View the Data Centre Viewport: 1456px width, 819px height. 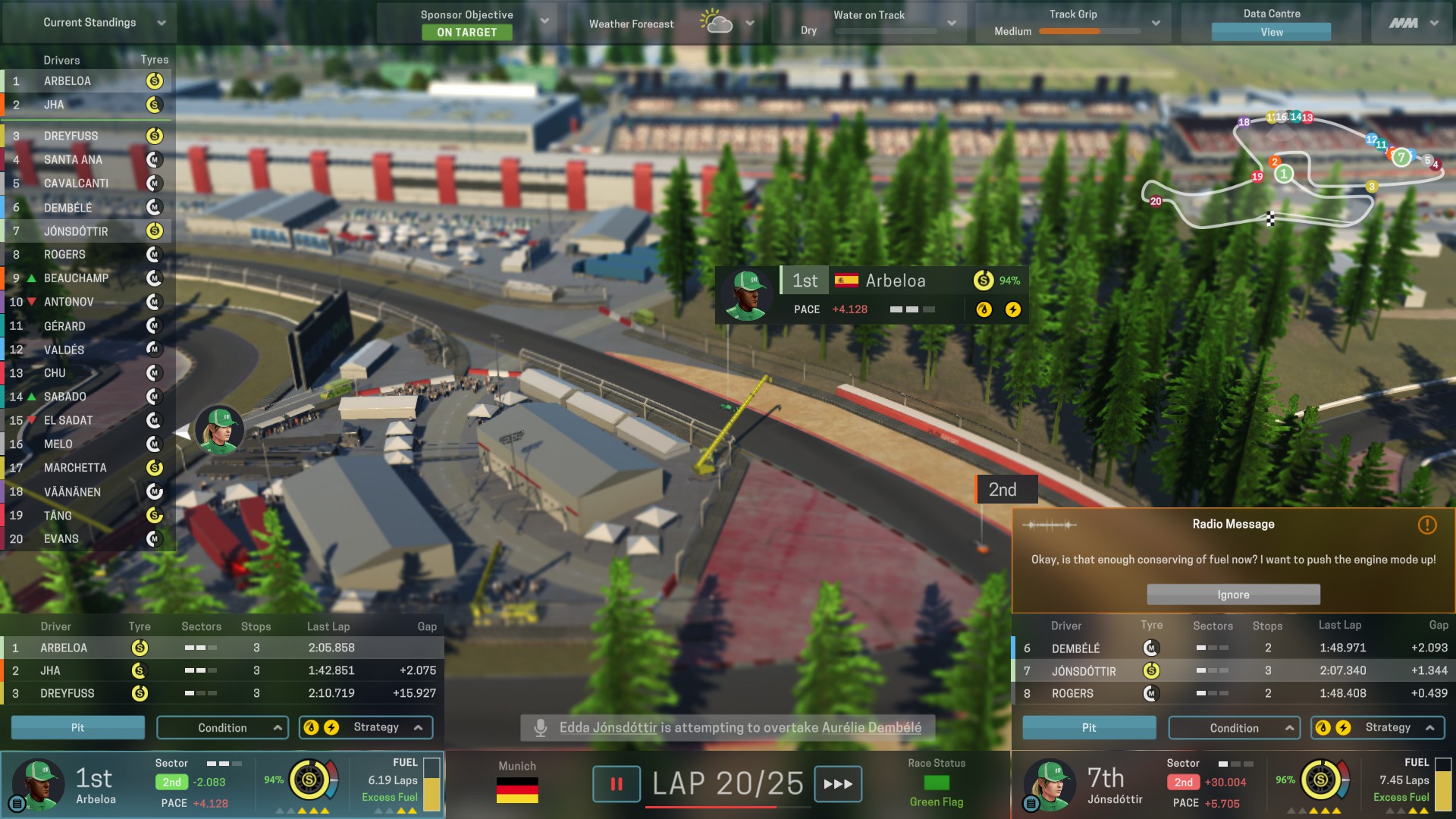coord(1271,32)
